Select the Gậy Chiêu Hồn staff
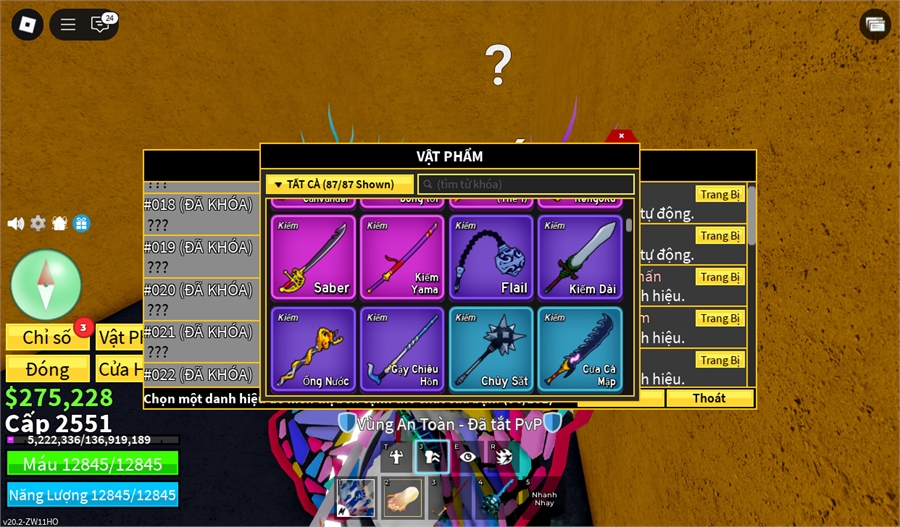Image resolution: width=900 pixels, height=527 pixels. 401,347
